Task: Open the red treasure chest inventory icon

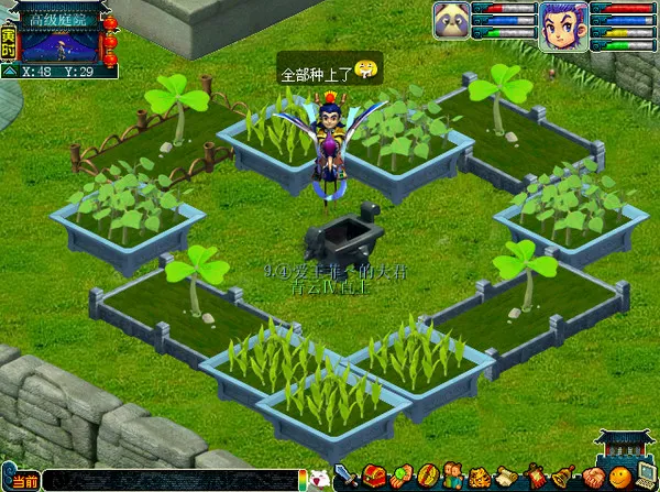Action: click(374, 474)
